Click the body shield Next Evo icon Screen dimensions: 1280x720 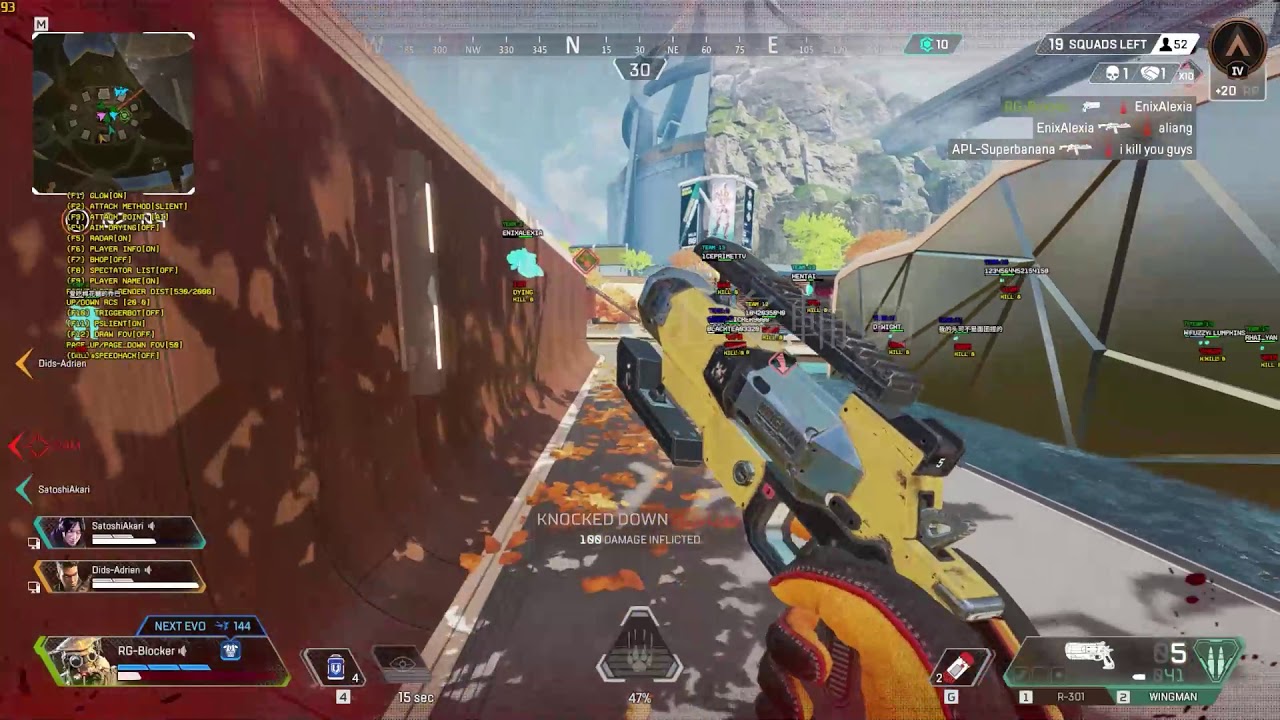[231, 651]
